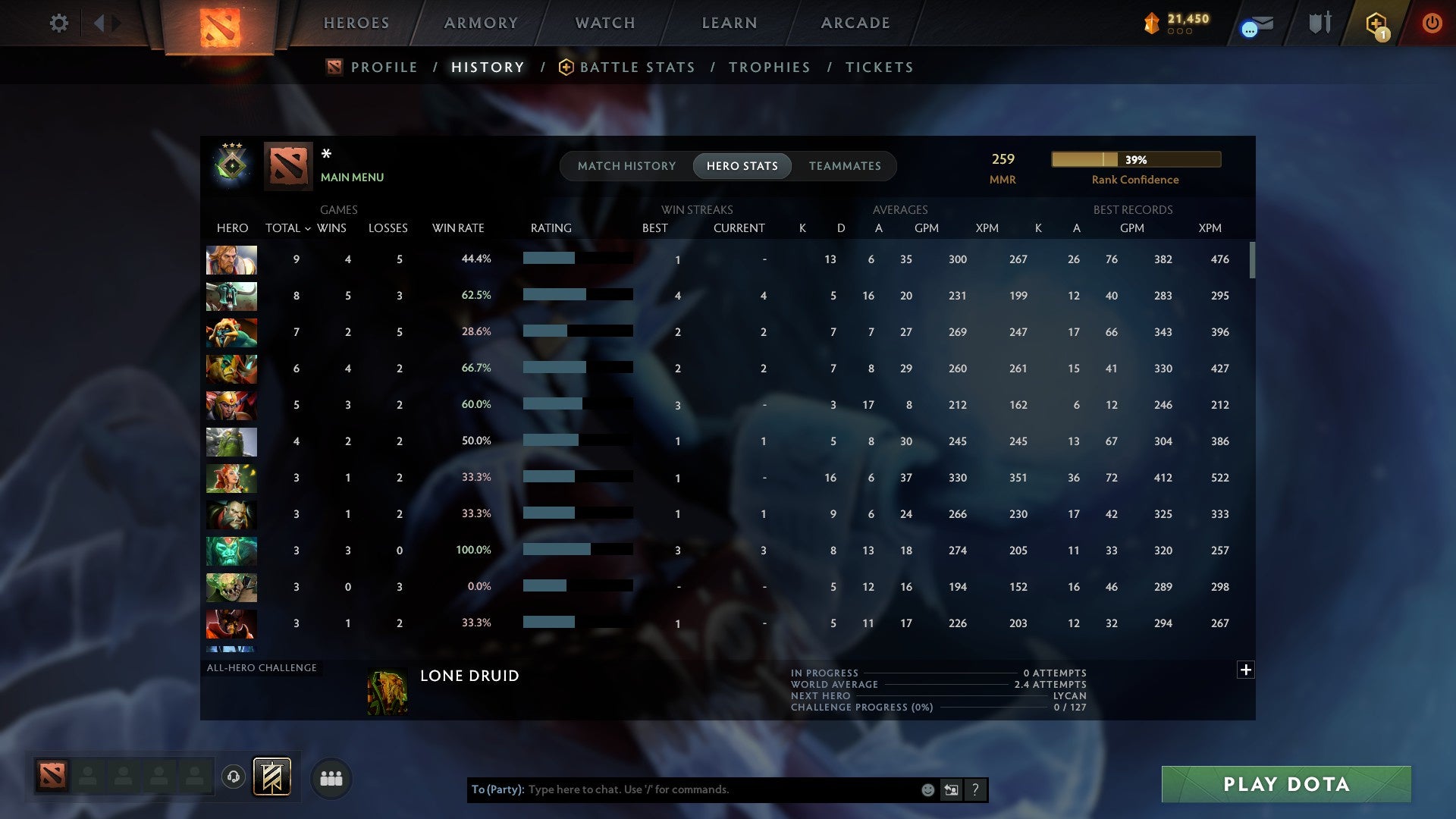
Task: Open the settings gear icon
Action: (x=59, y=23)
